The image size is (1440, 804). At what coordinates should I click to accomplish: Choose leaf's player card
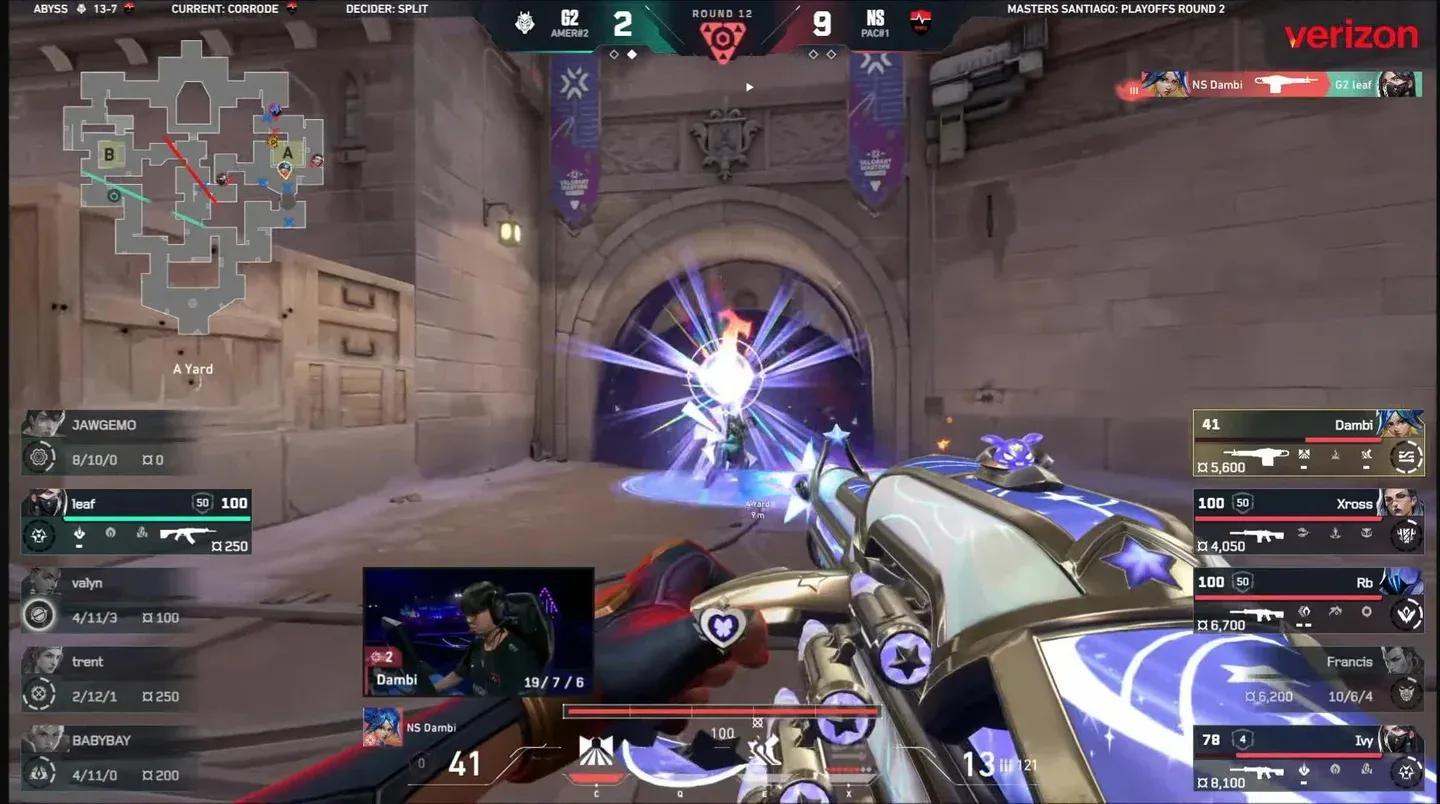137,520
